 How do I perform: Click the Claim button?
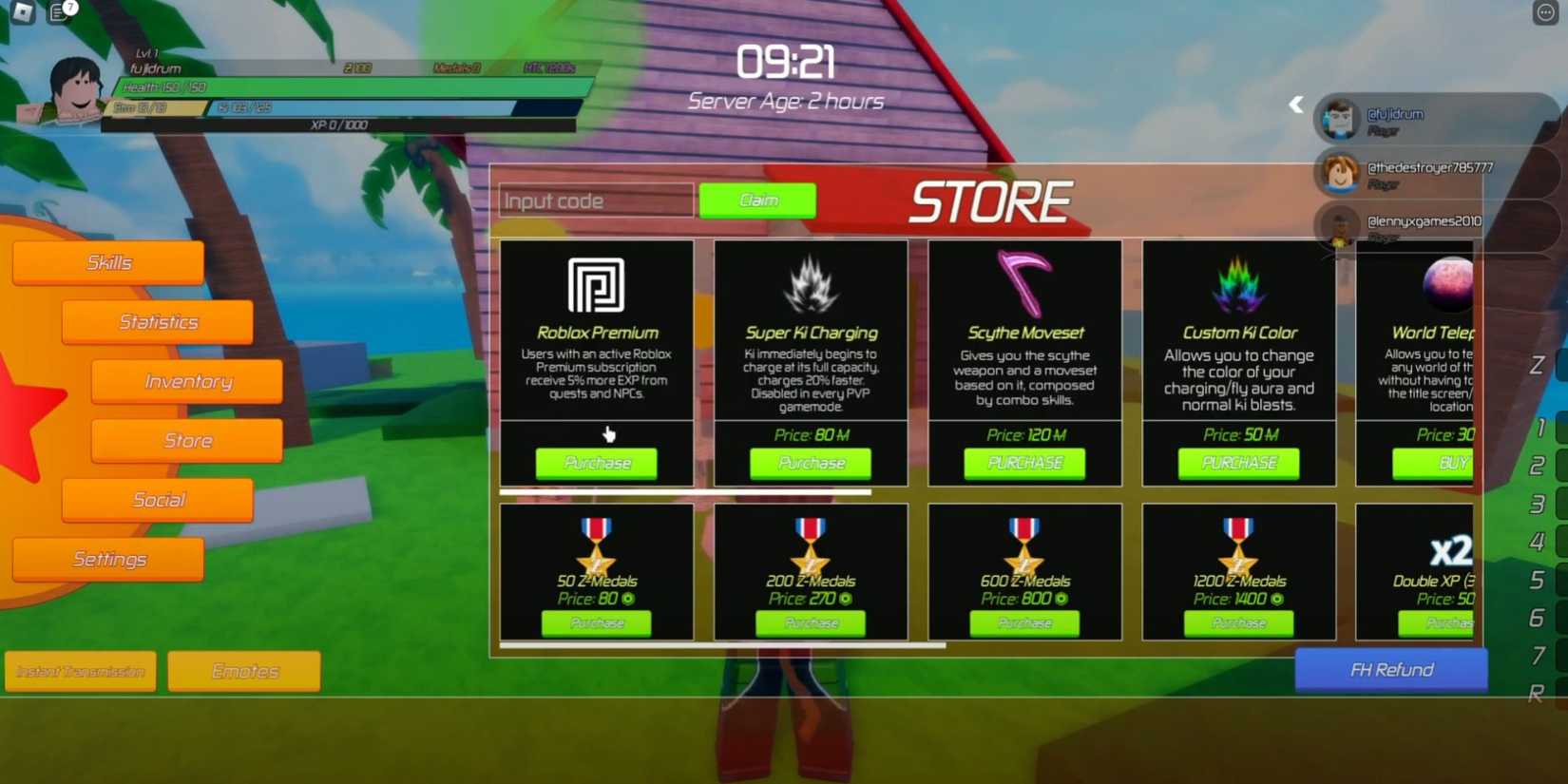point(757,200)
